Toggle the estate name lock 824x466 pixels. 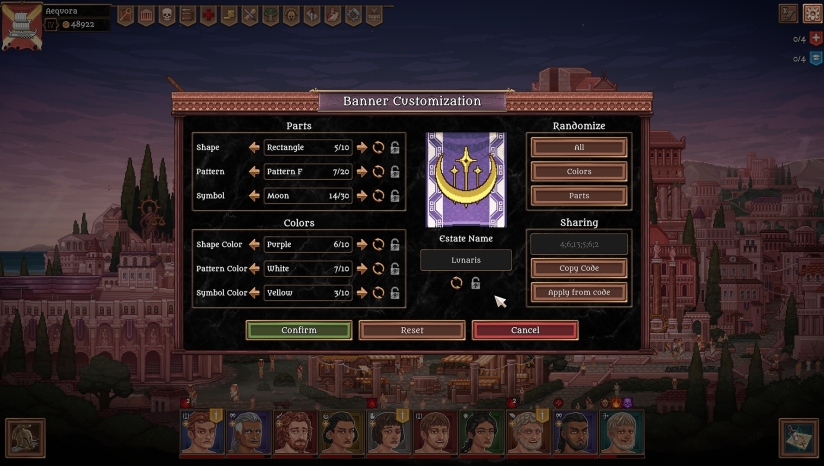[x=475, y=283]
